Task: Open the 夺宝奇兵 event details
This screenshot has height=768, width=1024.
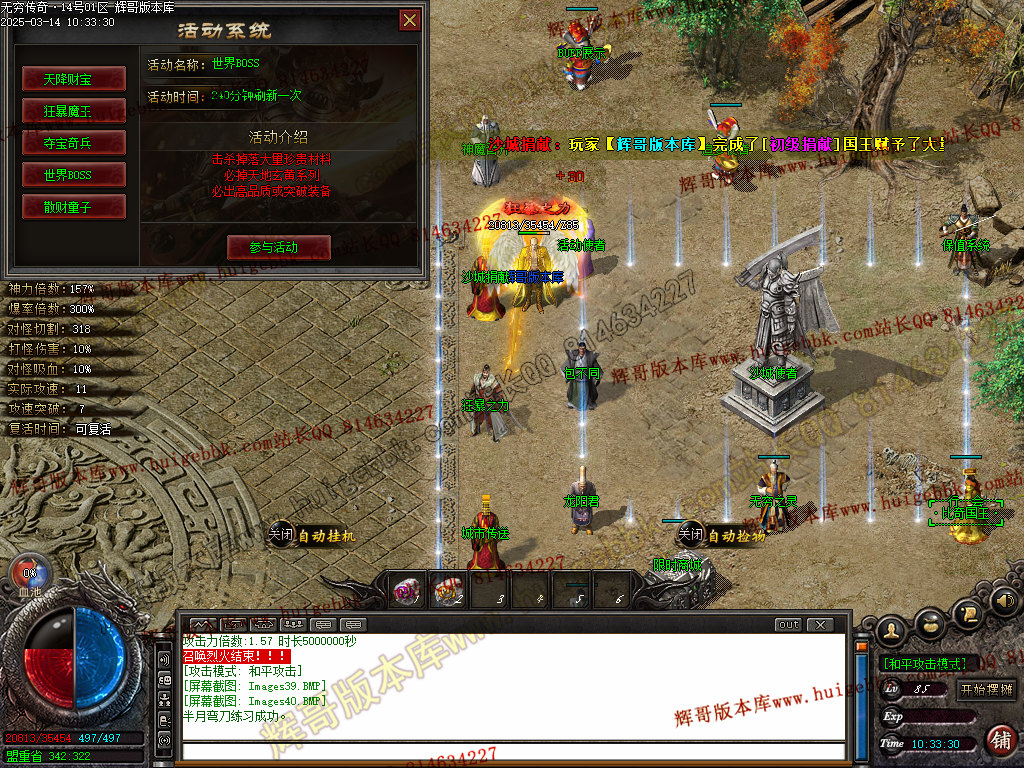Action: pyautogui.click(x=74, y=142)
